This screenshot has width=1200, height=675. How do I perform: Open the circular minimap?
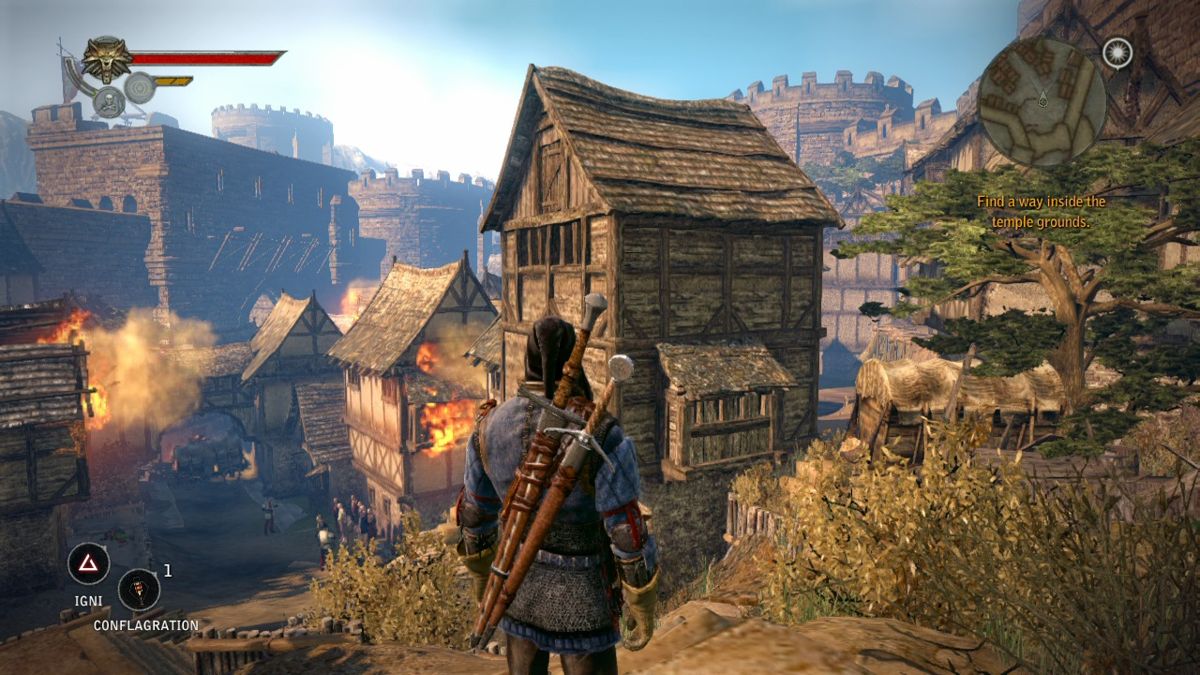1041,100
